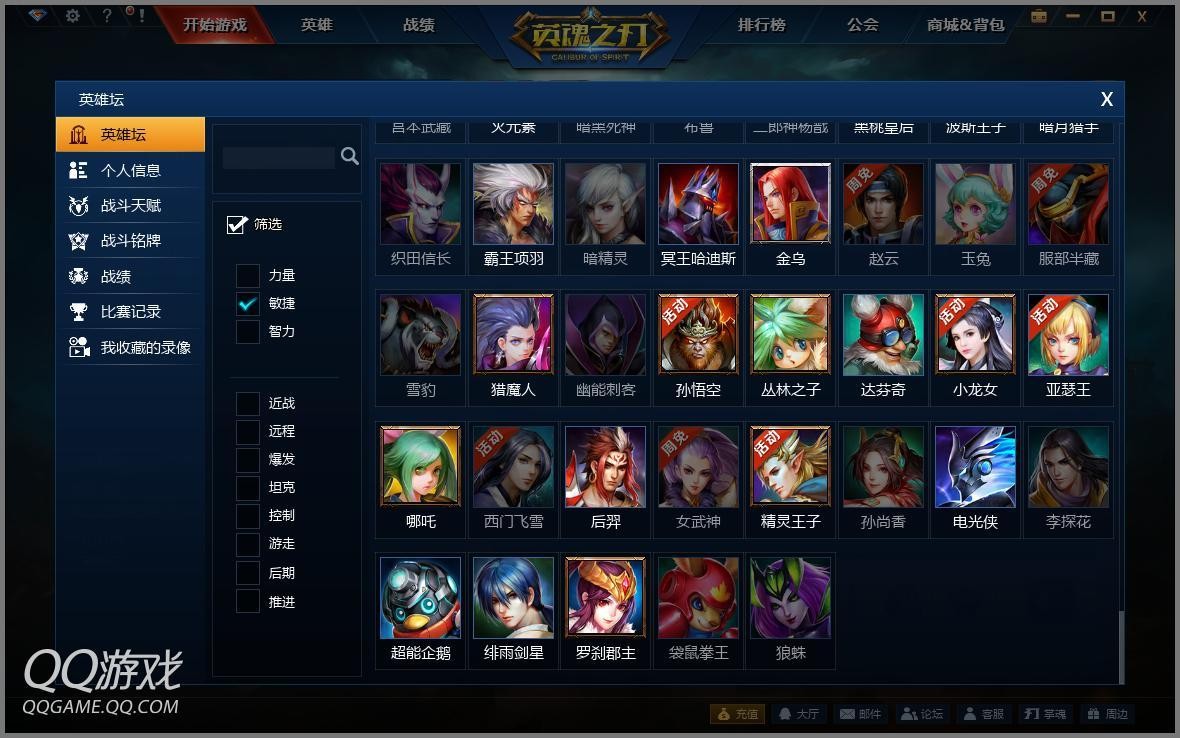
Task: View 比赛记录 match records
Action: 130,312
